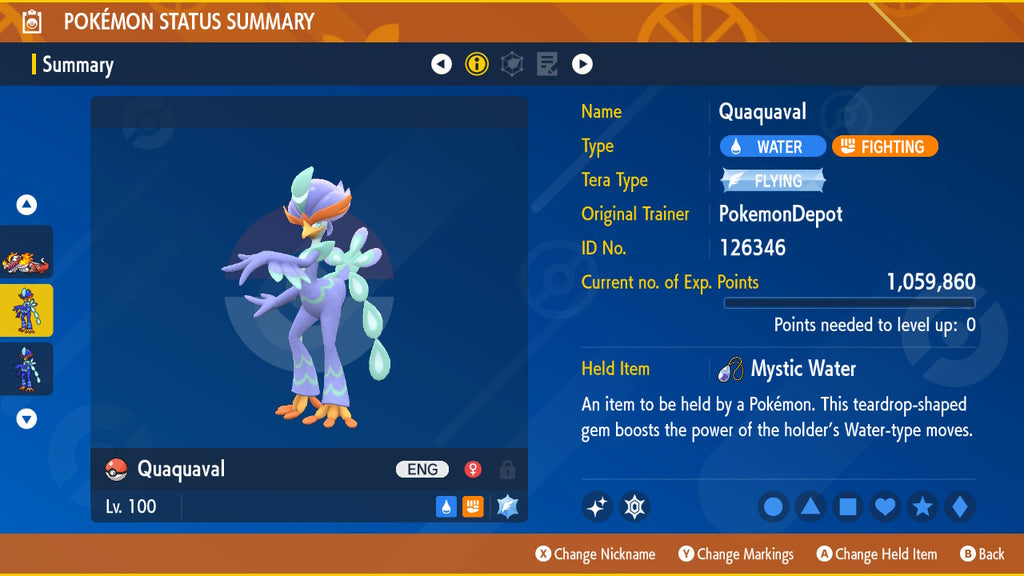This screenshot has height=576, width=1024.
Task: Toggle the circle marking
Action: click(x=773, y=507)
